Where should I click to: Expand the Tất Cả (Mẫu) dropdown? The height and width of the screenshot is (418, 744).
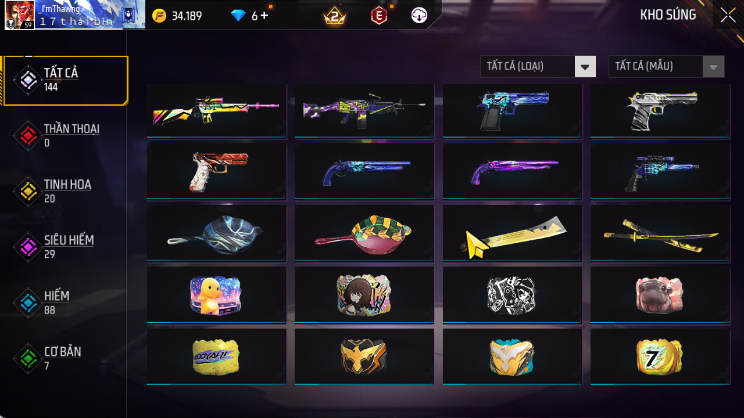[x=666, y=67]
